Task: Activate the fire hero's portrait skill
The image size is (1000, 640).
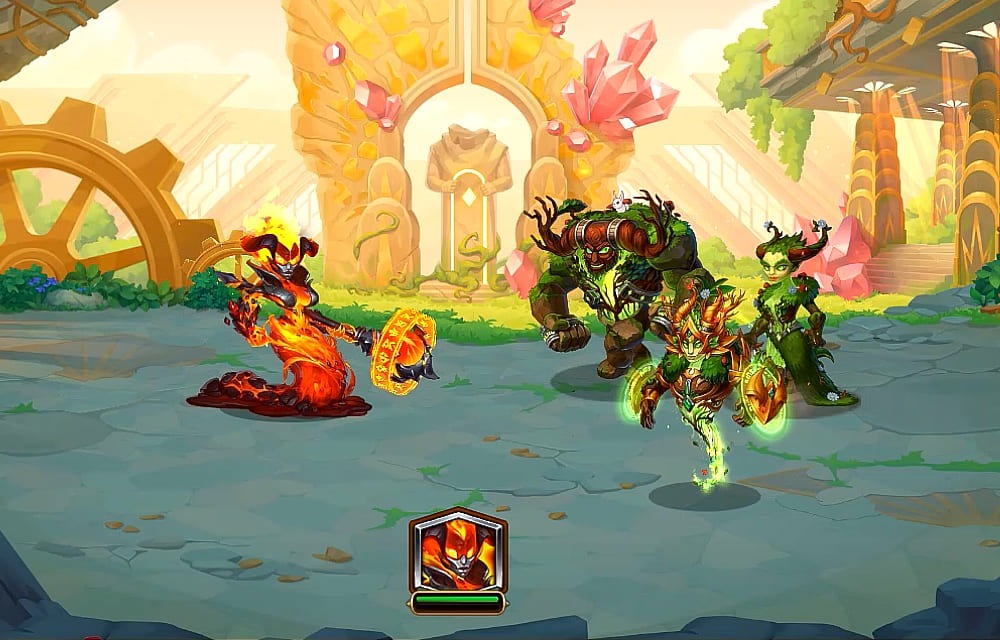Action: tap(458, 551)
